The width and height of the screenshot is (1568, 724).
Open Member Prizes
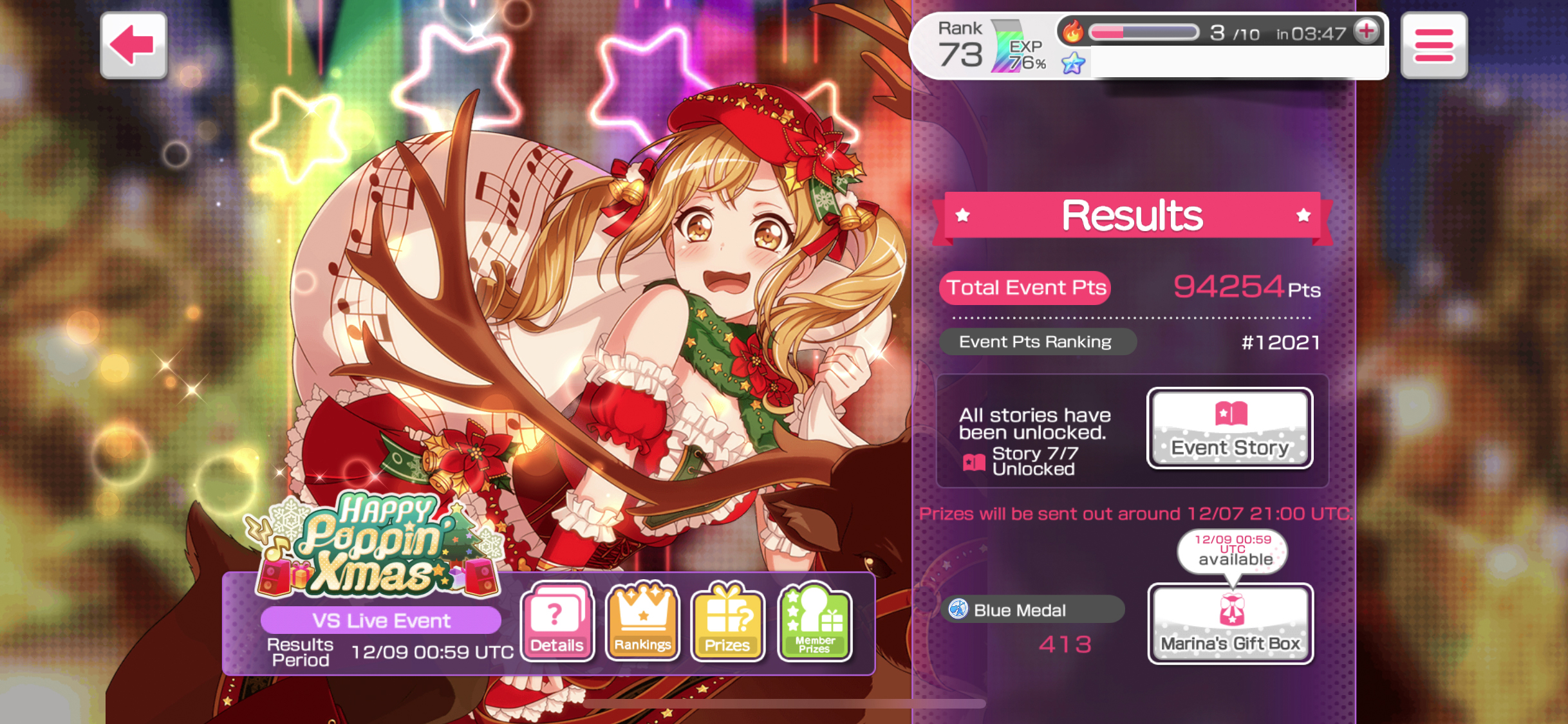point(814,622)
